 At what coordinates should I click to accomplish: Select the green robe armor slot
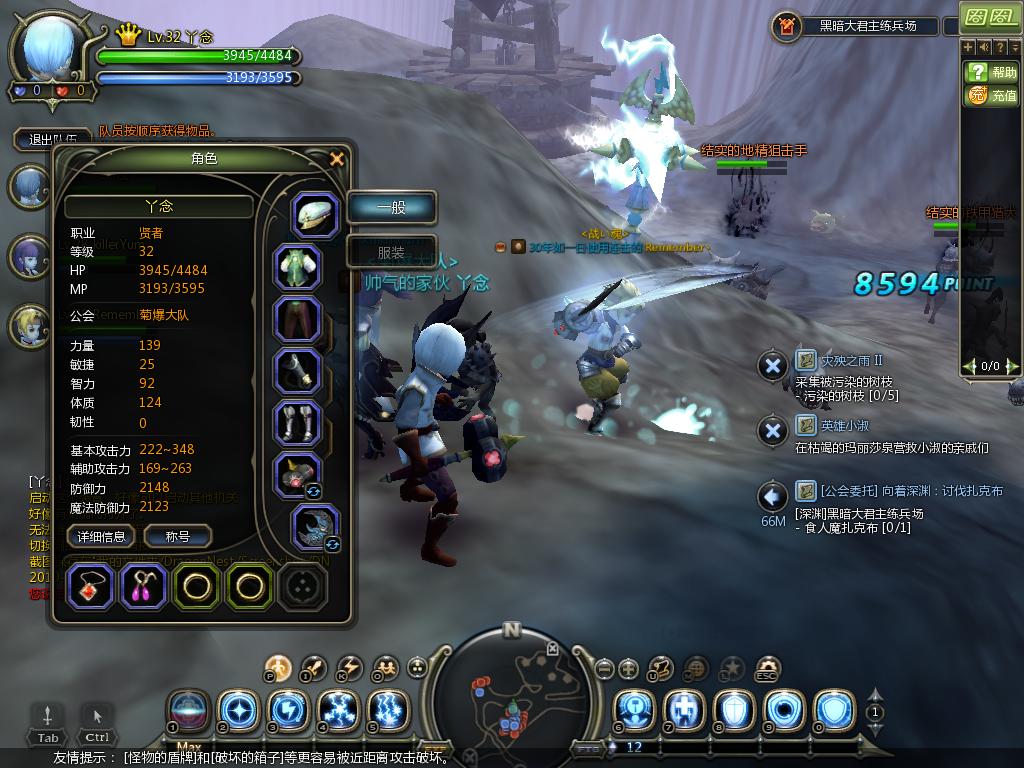tap(297, 267)
